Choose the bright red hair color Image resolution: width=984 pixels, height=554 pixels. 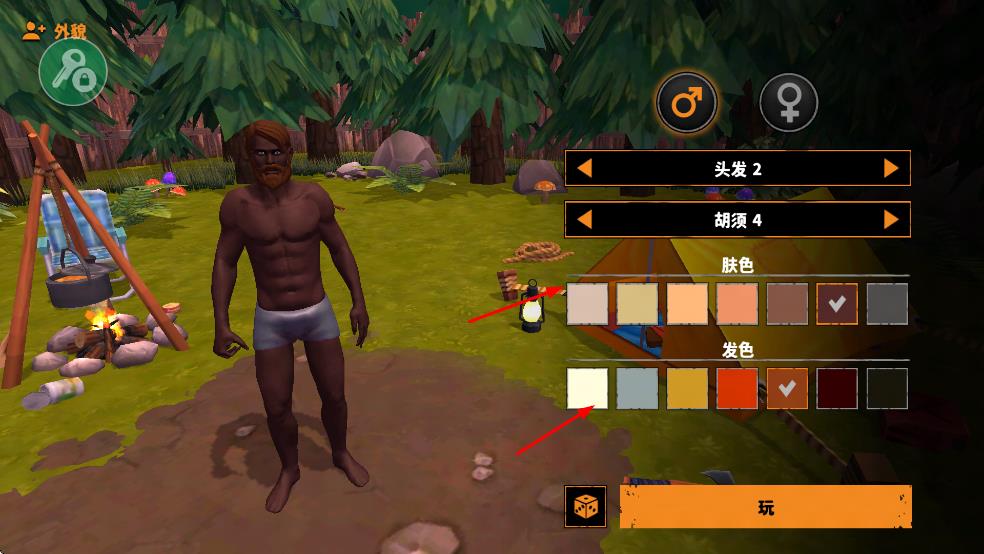tap(737, 388)
